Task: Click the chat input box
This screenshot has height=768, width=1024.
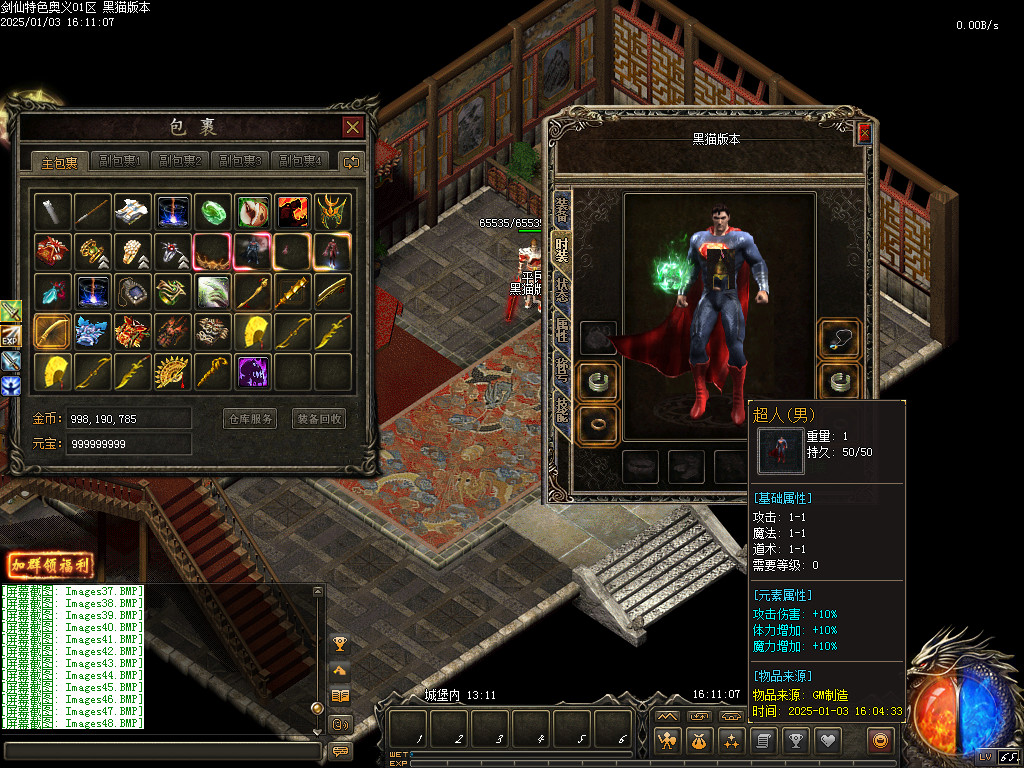Action: (160, 750)
